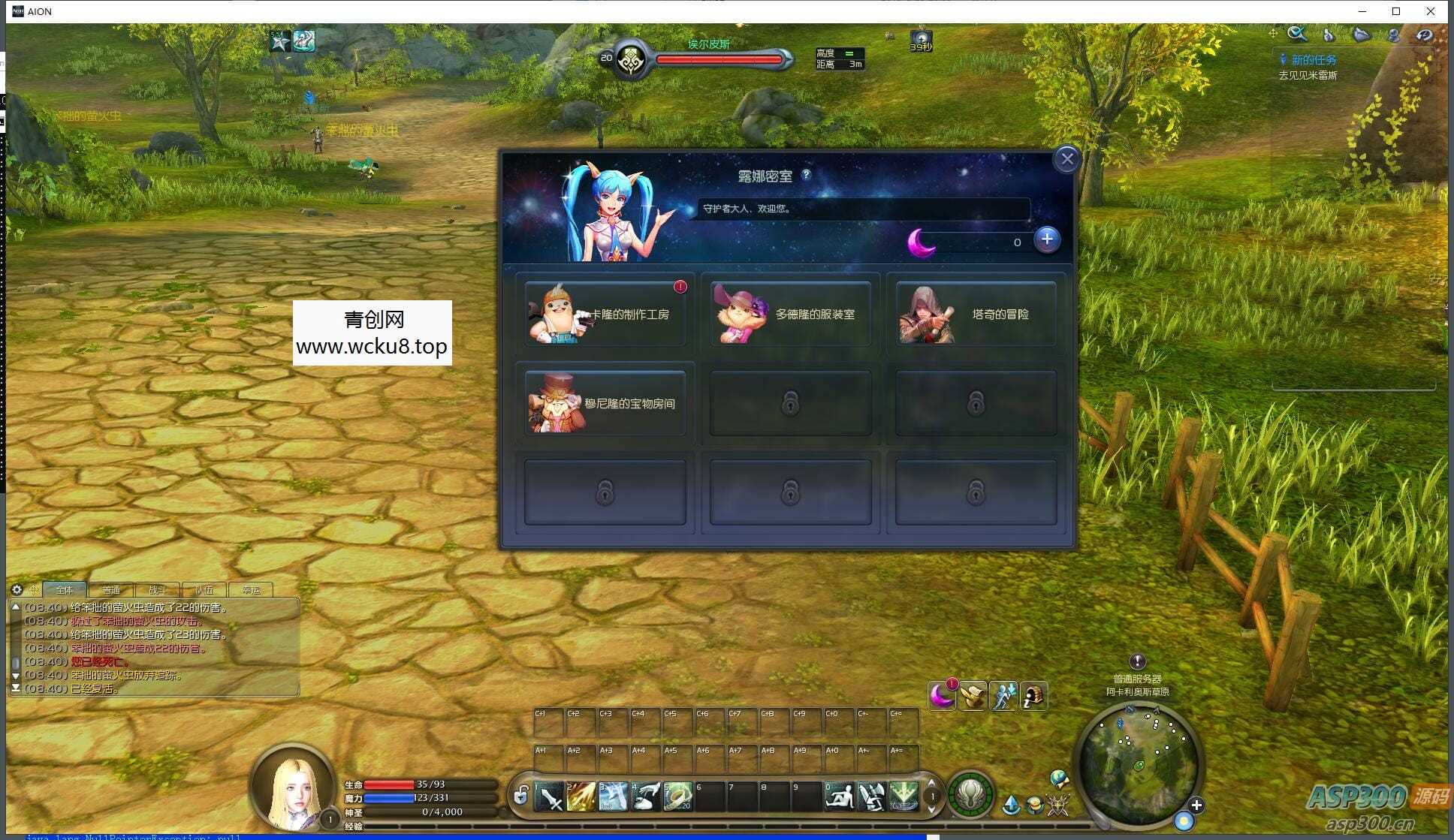Viewport: 1454px width, 840px height.
Task: Click the quill pen icon in top-right toolbar
Action: (1327, 35)
